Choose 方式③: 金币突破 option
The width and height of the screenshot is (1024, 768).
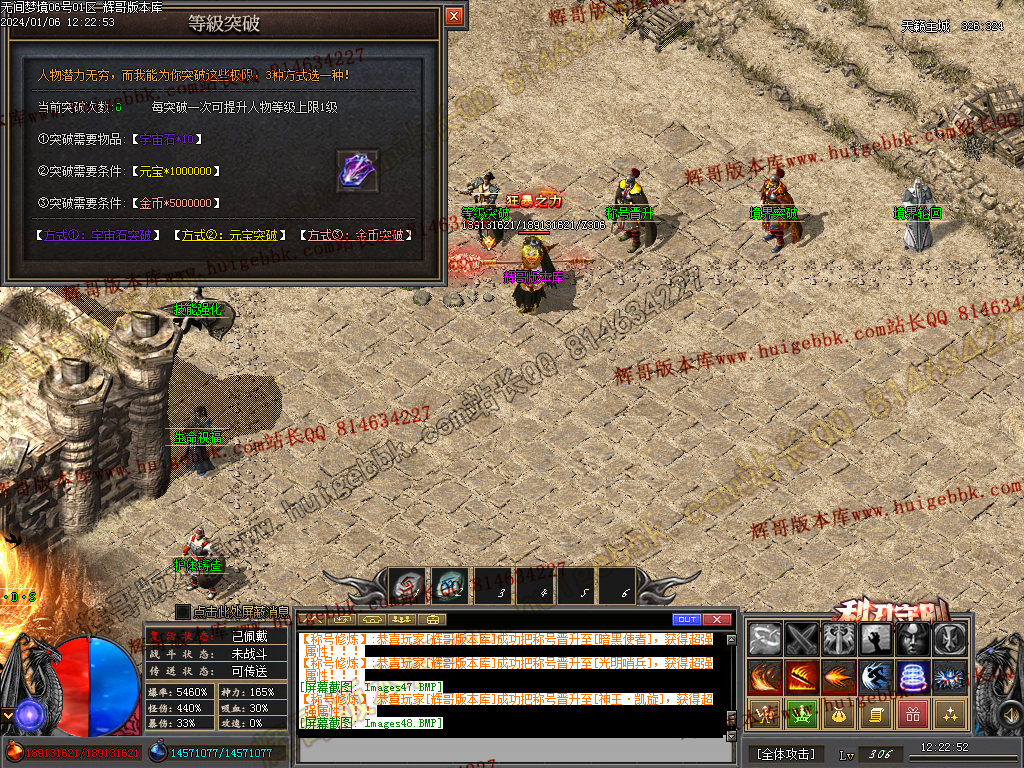click(x=357, y=236)
